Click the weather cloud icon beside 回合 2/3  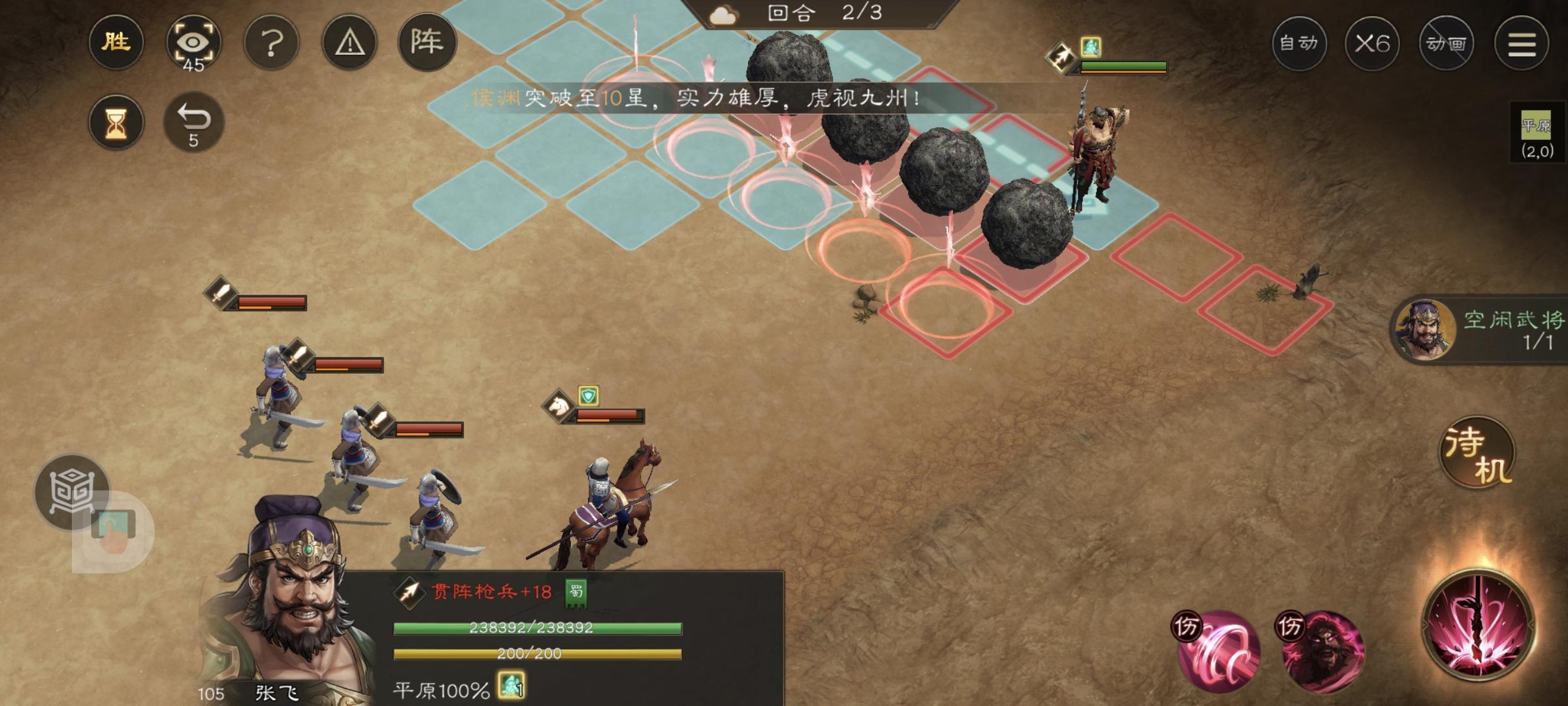coord(724,16)
